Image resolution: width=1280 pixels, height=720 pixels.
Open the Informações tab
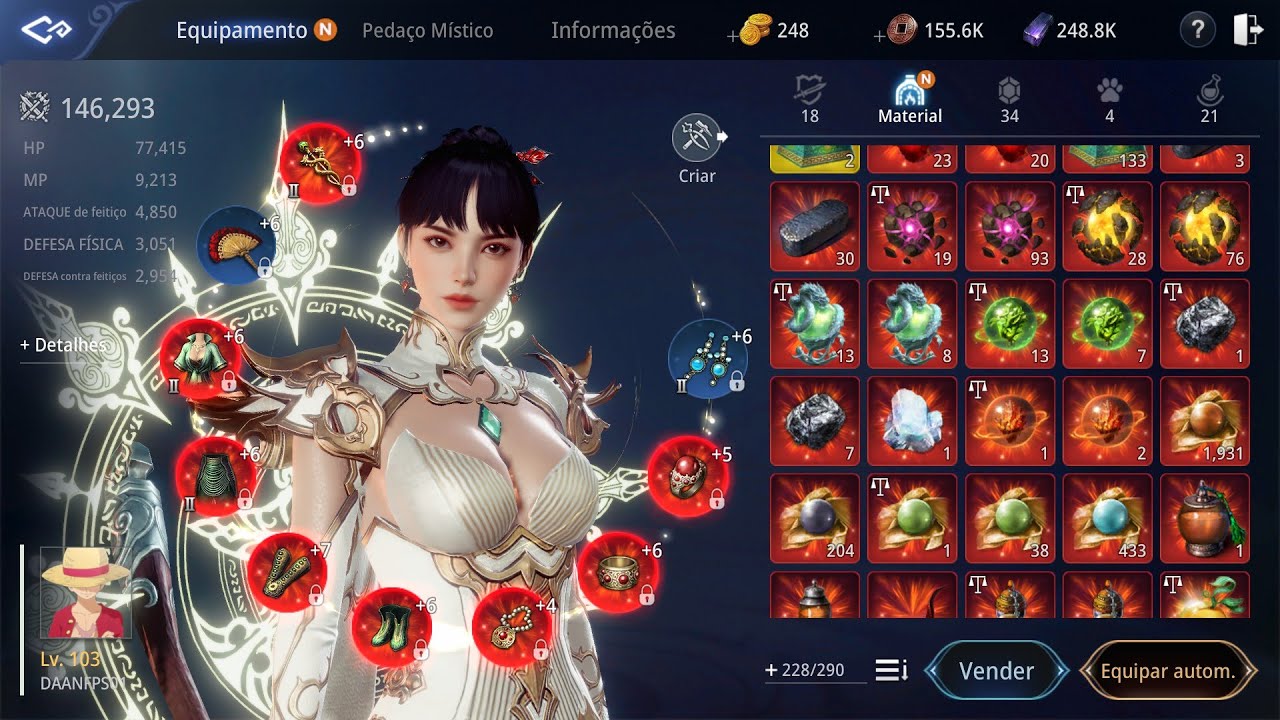[613, 31]
